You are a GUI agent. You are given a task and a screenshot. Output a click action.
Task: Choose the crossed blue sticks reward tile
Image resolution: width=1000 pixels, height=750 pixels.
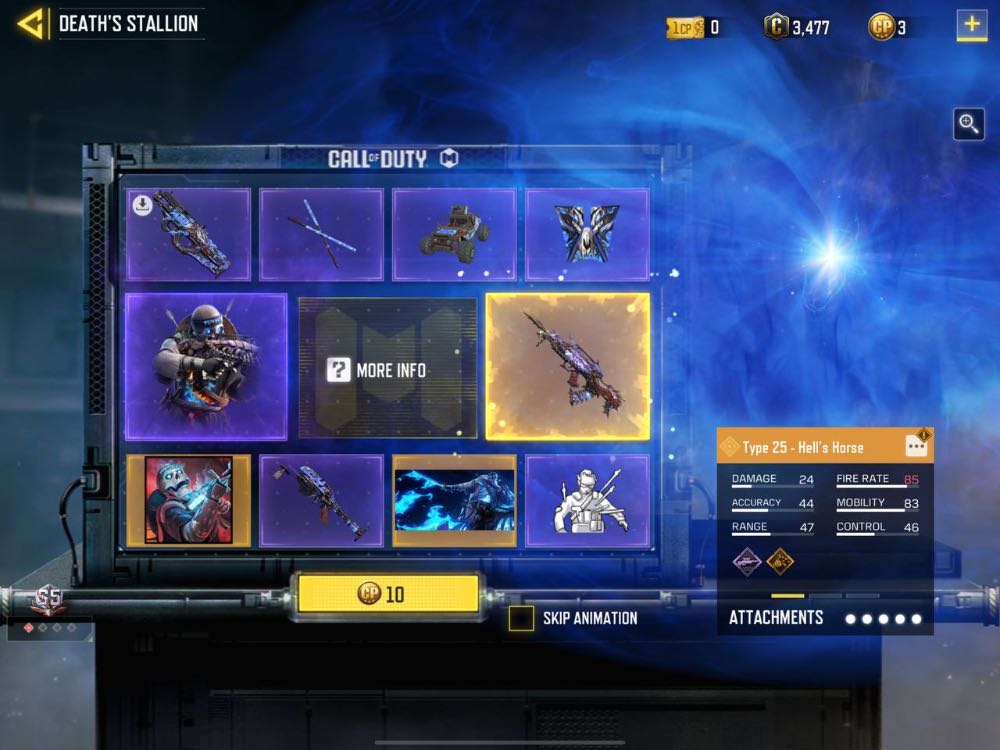[x=321, y=234]
